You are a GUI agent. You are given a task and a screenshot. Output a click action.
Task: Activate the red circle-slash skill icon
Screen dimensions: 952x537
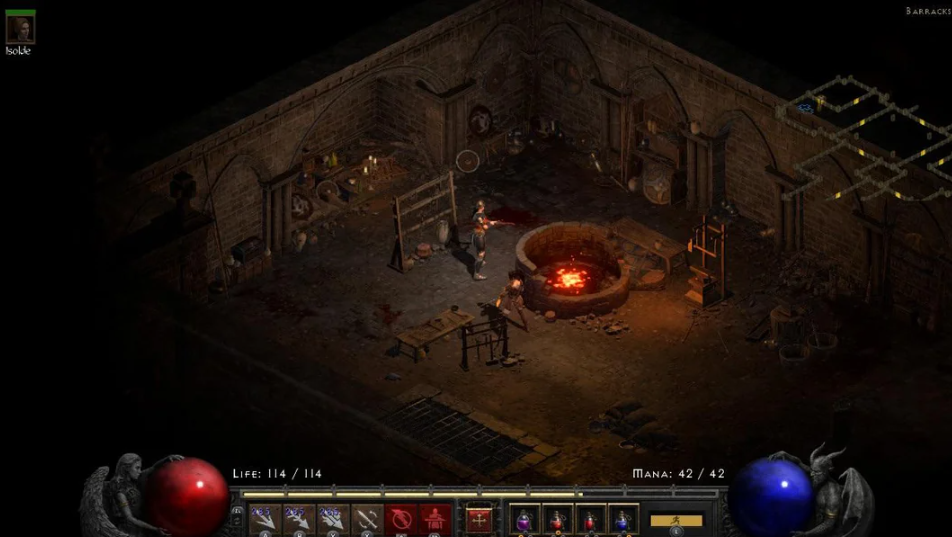(x=400, y=519)
